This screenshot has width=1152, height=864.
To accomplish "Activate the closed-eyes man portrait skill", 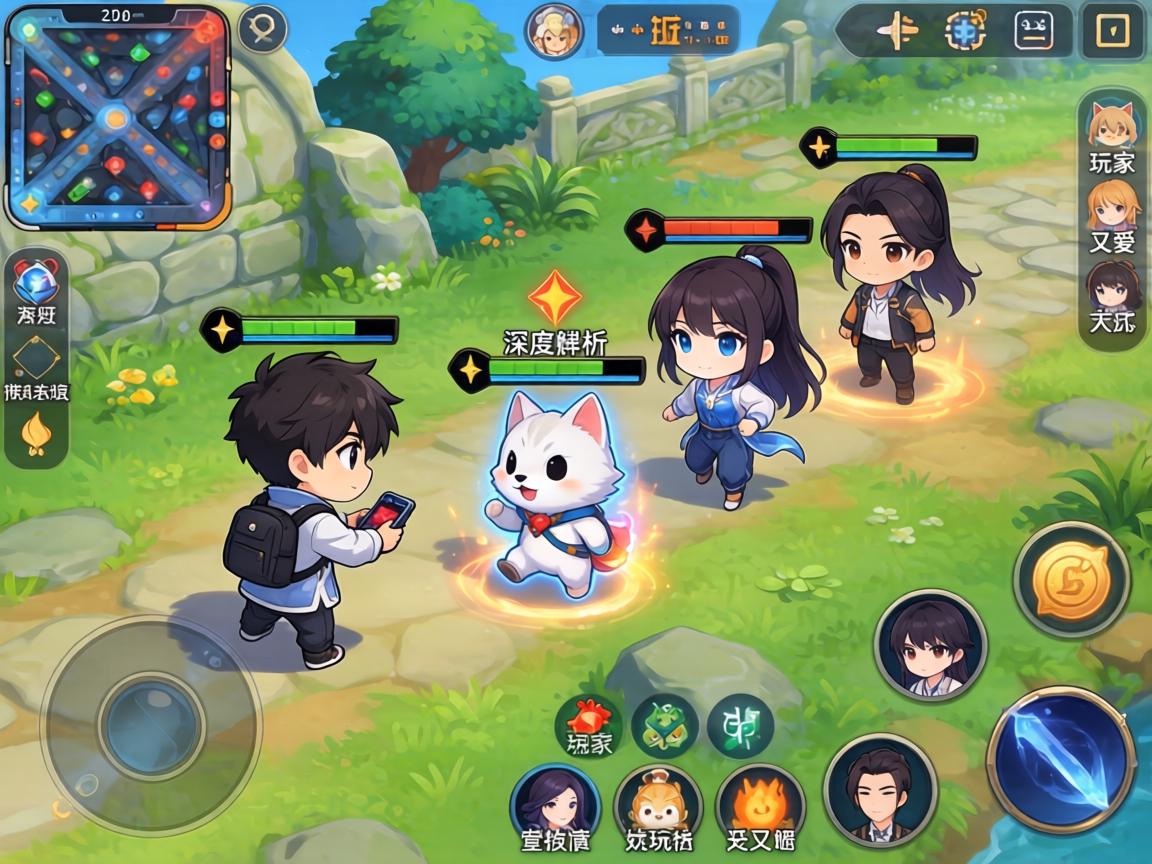I will (x=880, y=791).
